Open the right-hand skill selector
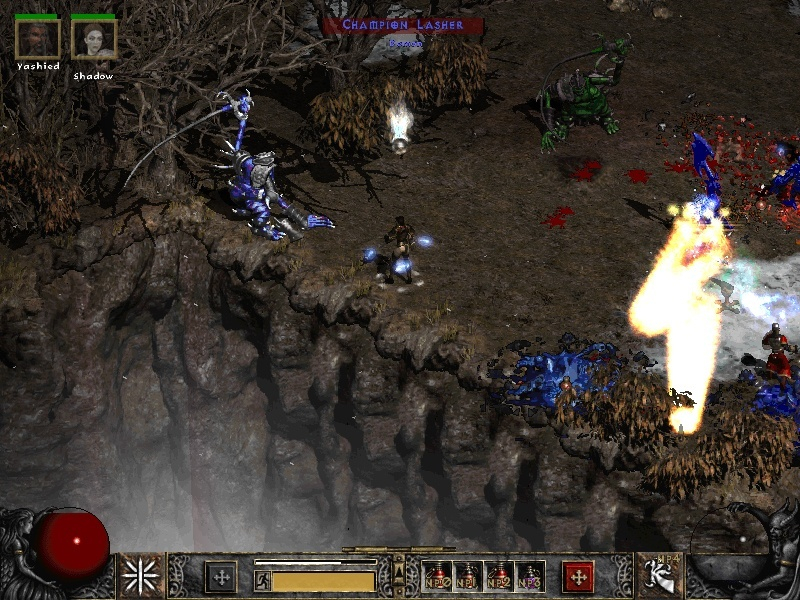The image size is (800, 600). coord(658,576)
